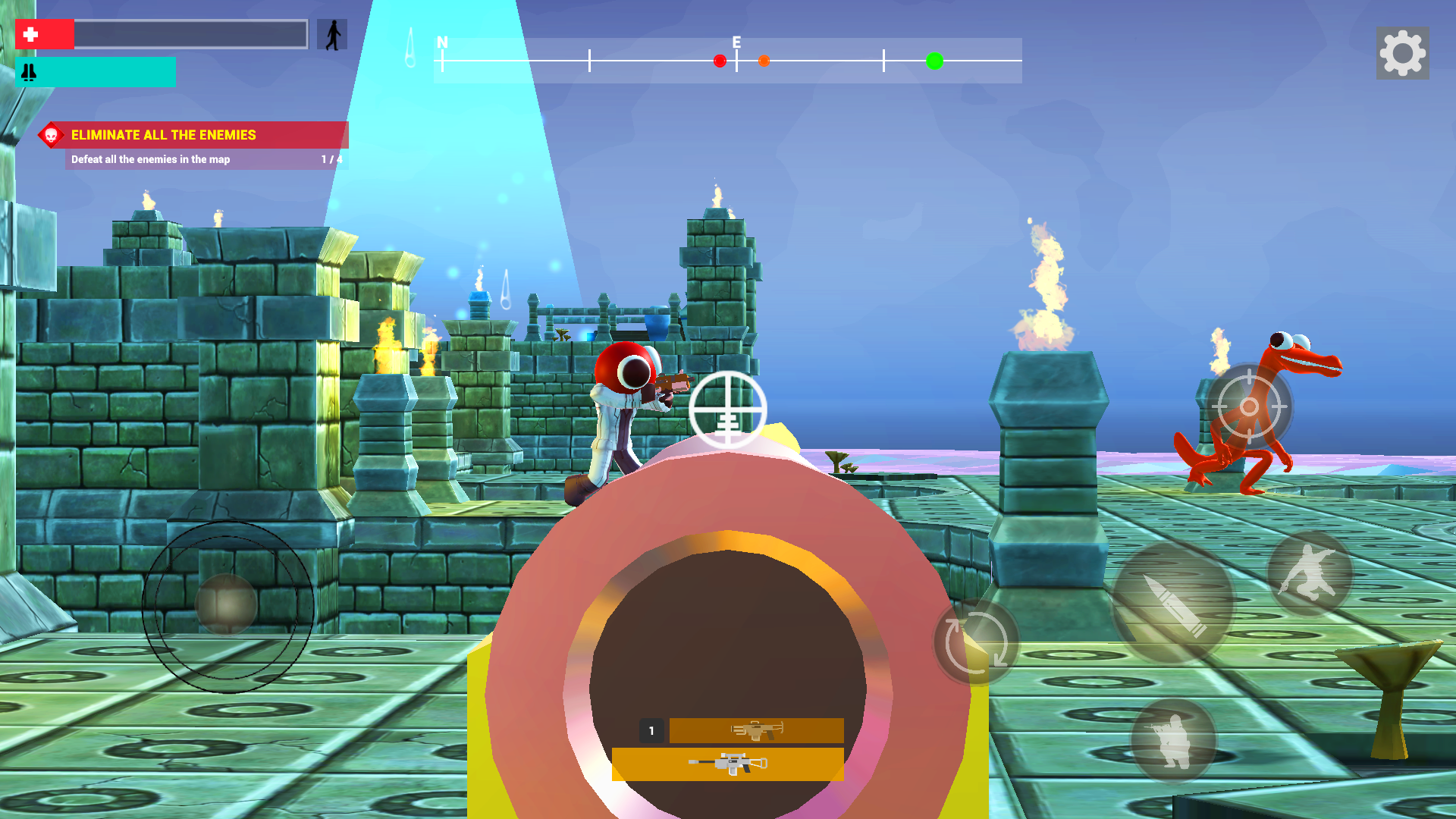Viewport: 1456px width, 819px height.
Task: Tap the boots icon on the teal stamina bar
Action: tap(29, 73)
